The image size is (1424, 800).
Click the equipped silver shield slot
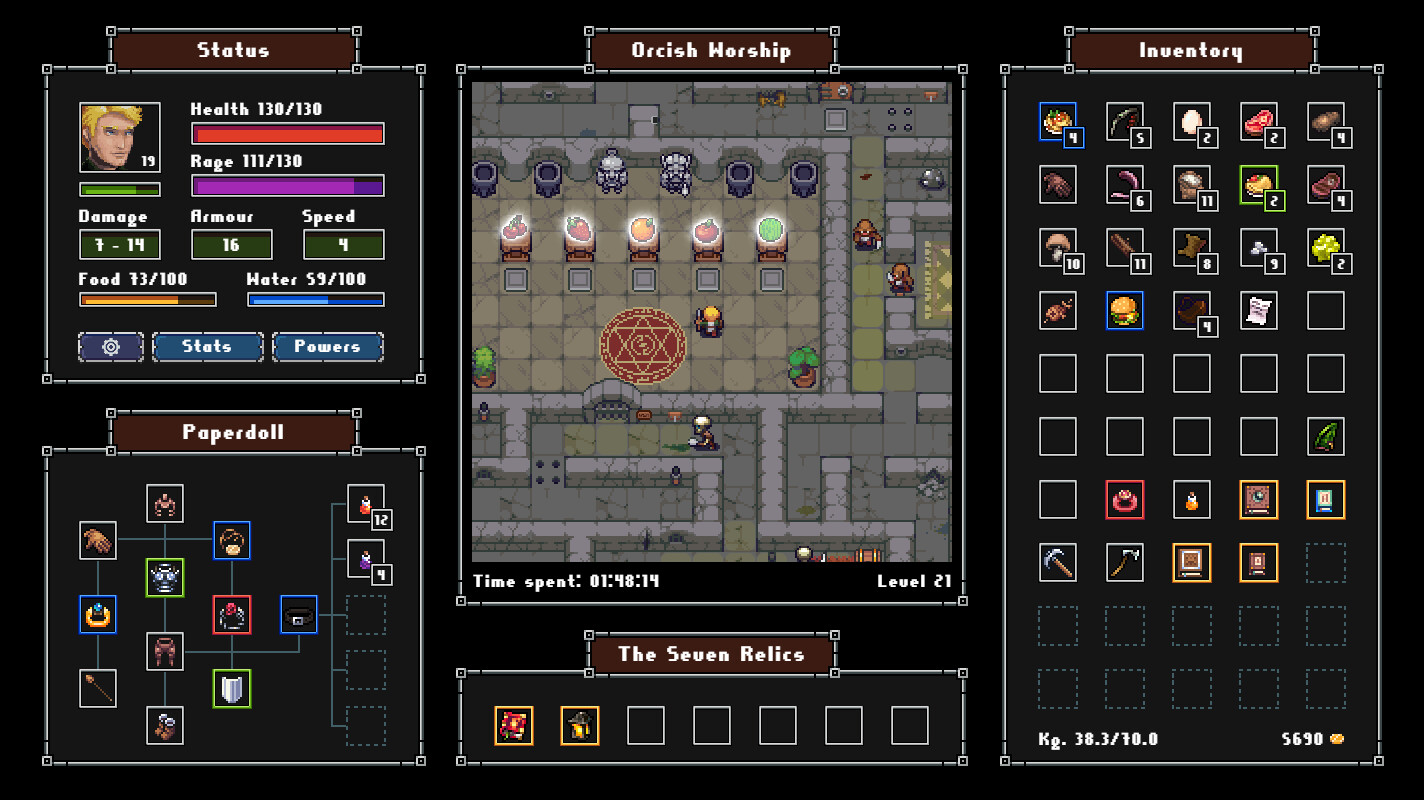(231, 689)
